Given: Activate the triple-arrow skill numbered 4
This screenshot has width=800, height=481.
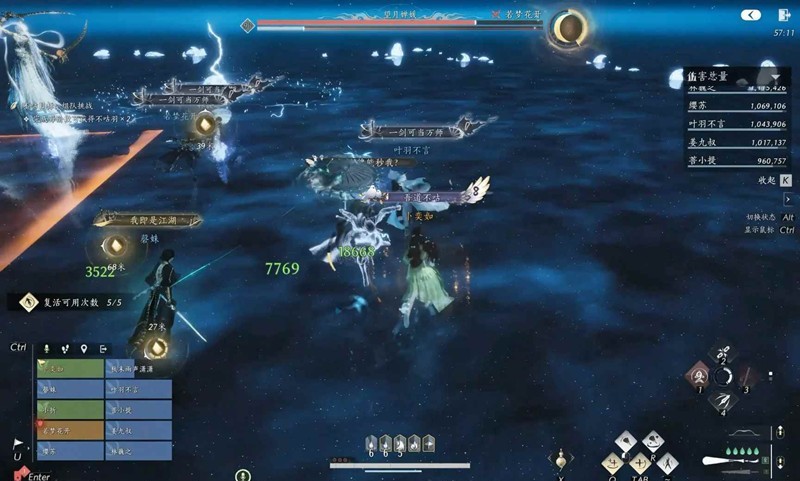Looking at the screenshot, I should coord(722,399).
